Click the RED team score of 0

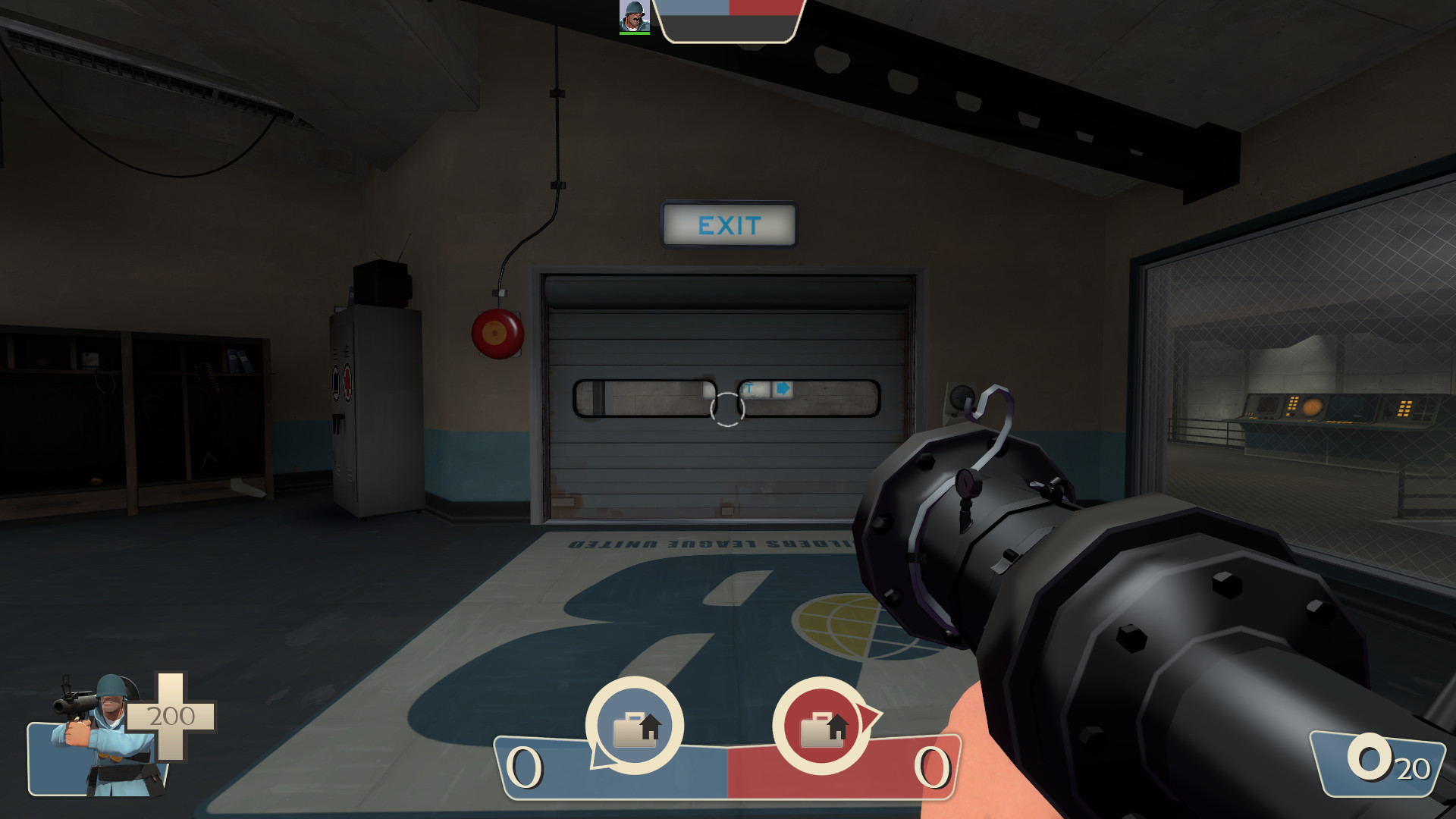point(931,766)
